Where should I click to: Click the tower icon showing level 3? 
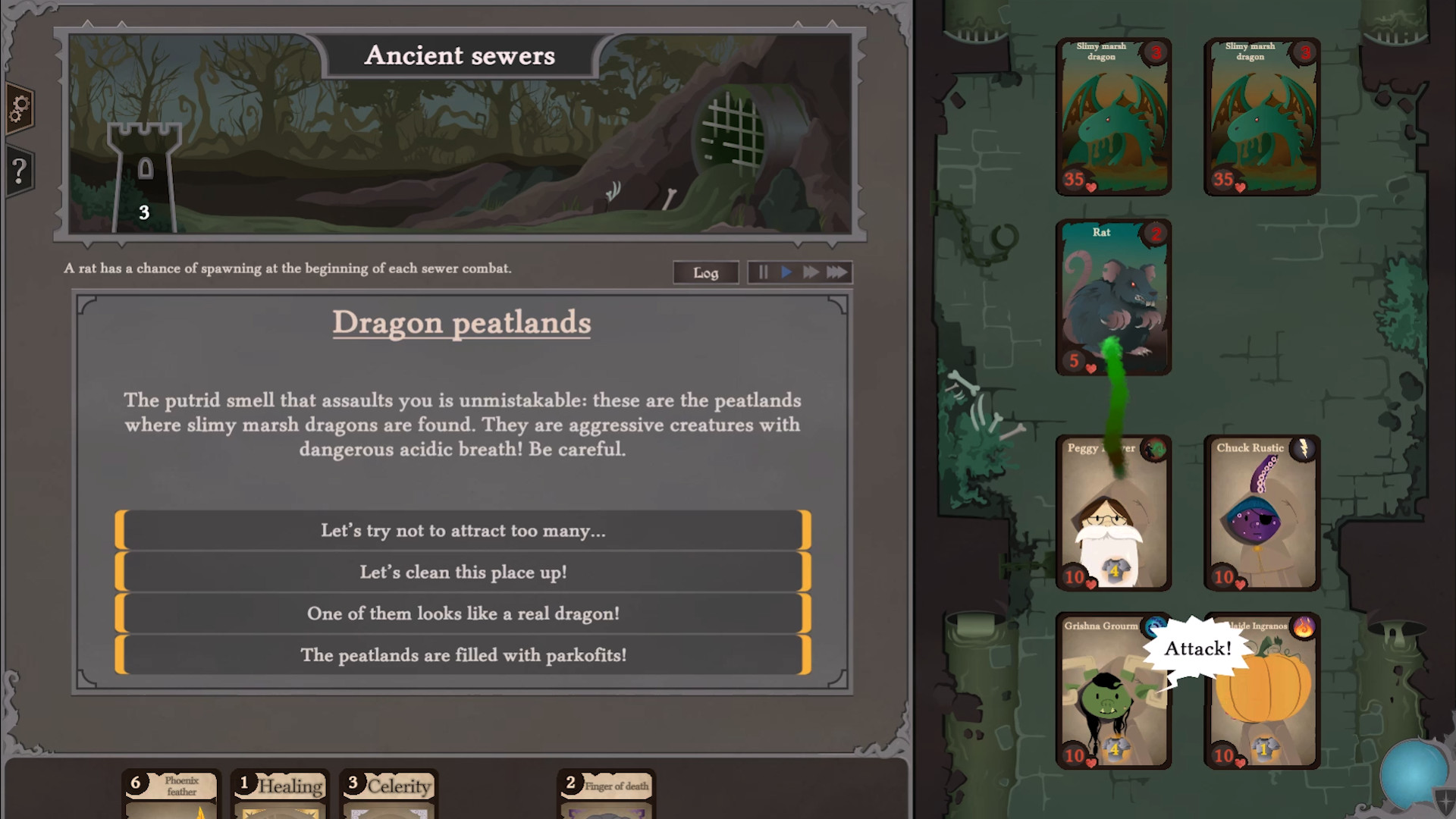tap(143, 171)
